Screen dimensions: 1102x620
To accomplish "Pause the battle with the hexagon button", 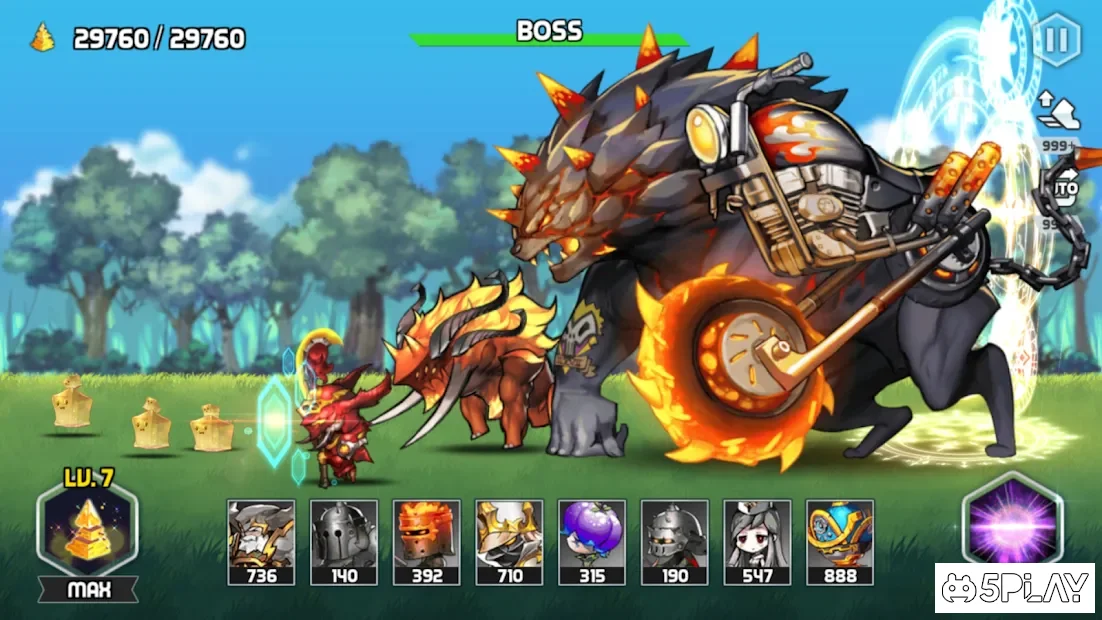I will pos(1056,41).
